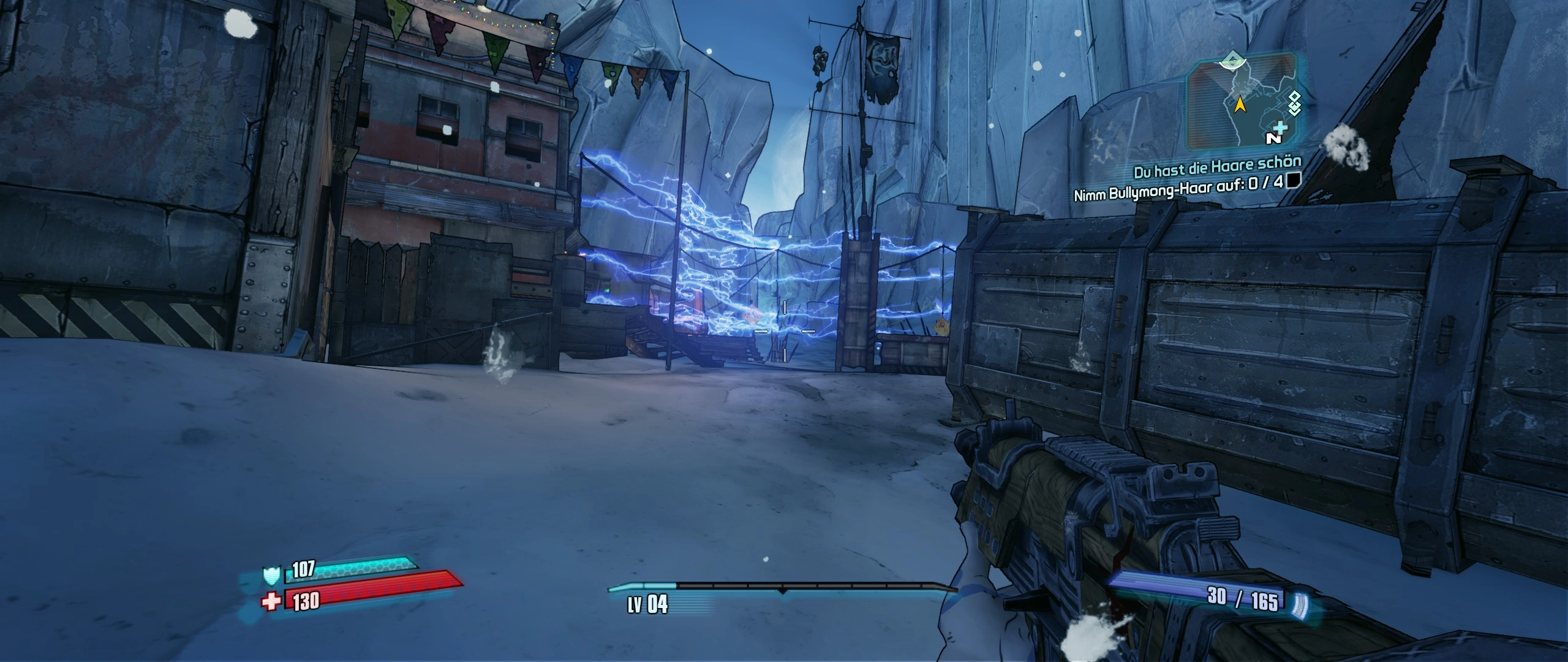Click the red cross health icon

tap(271, 601)
